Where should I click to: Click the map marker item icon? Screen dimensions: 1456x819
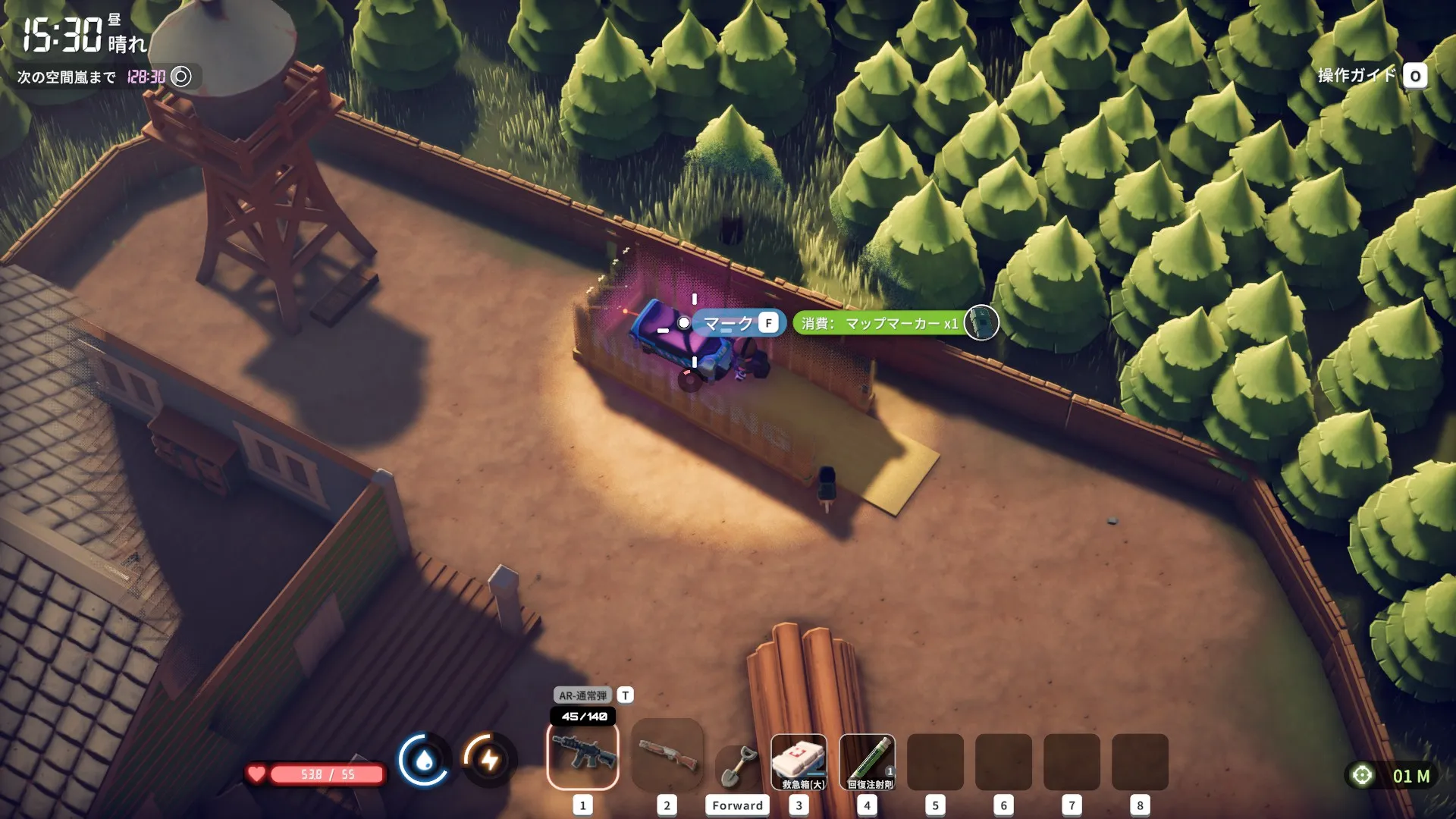click(x=981, y=323)
